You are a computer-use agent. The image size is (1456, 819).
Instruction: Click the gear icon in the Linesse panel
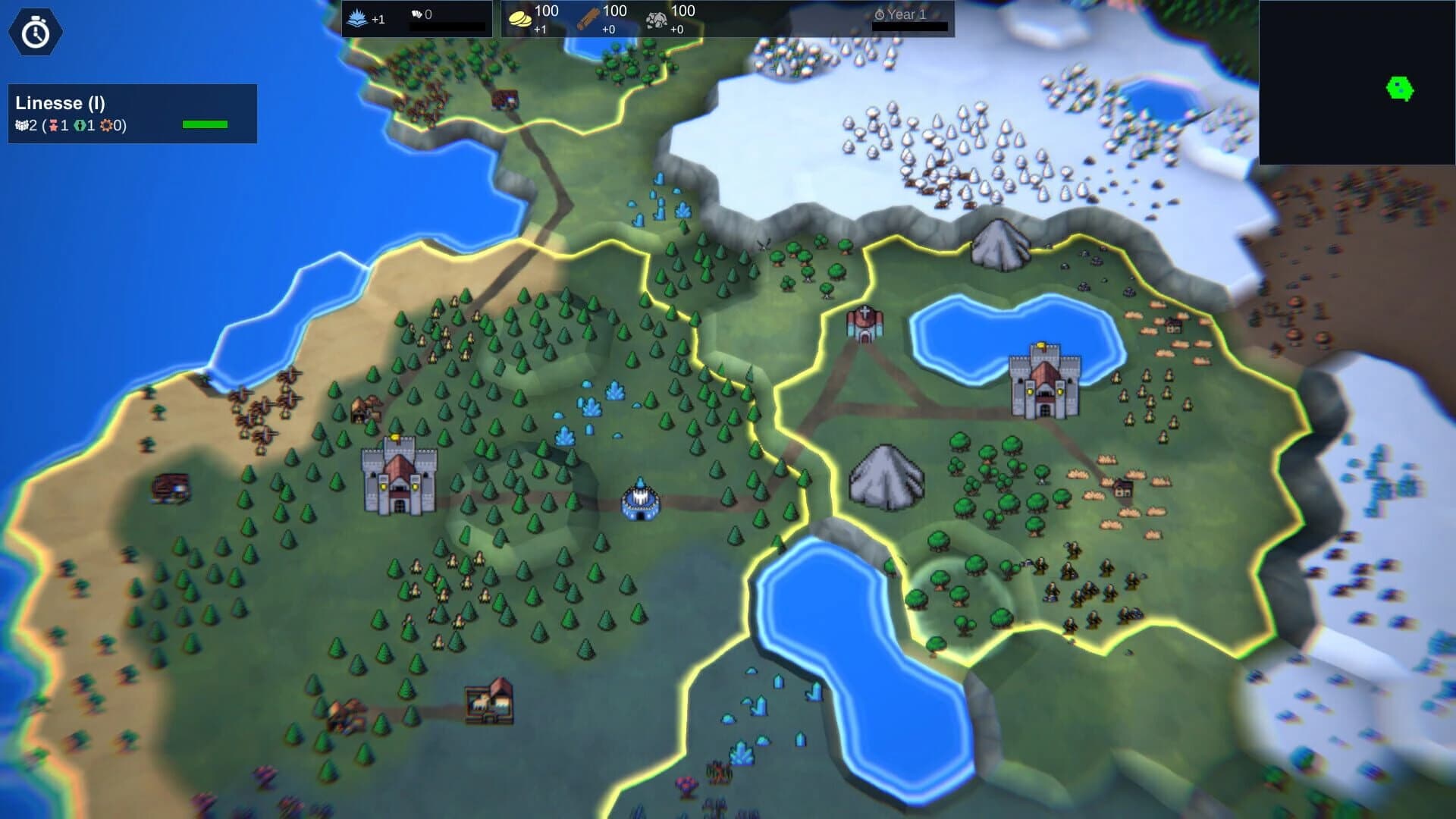[x=106, y=125]
